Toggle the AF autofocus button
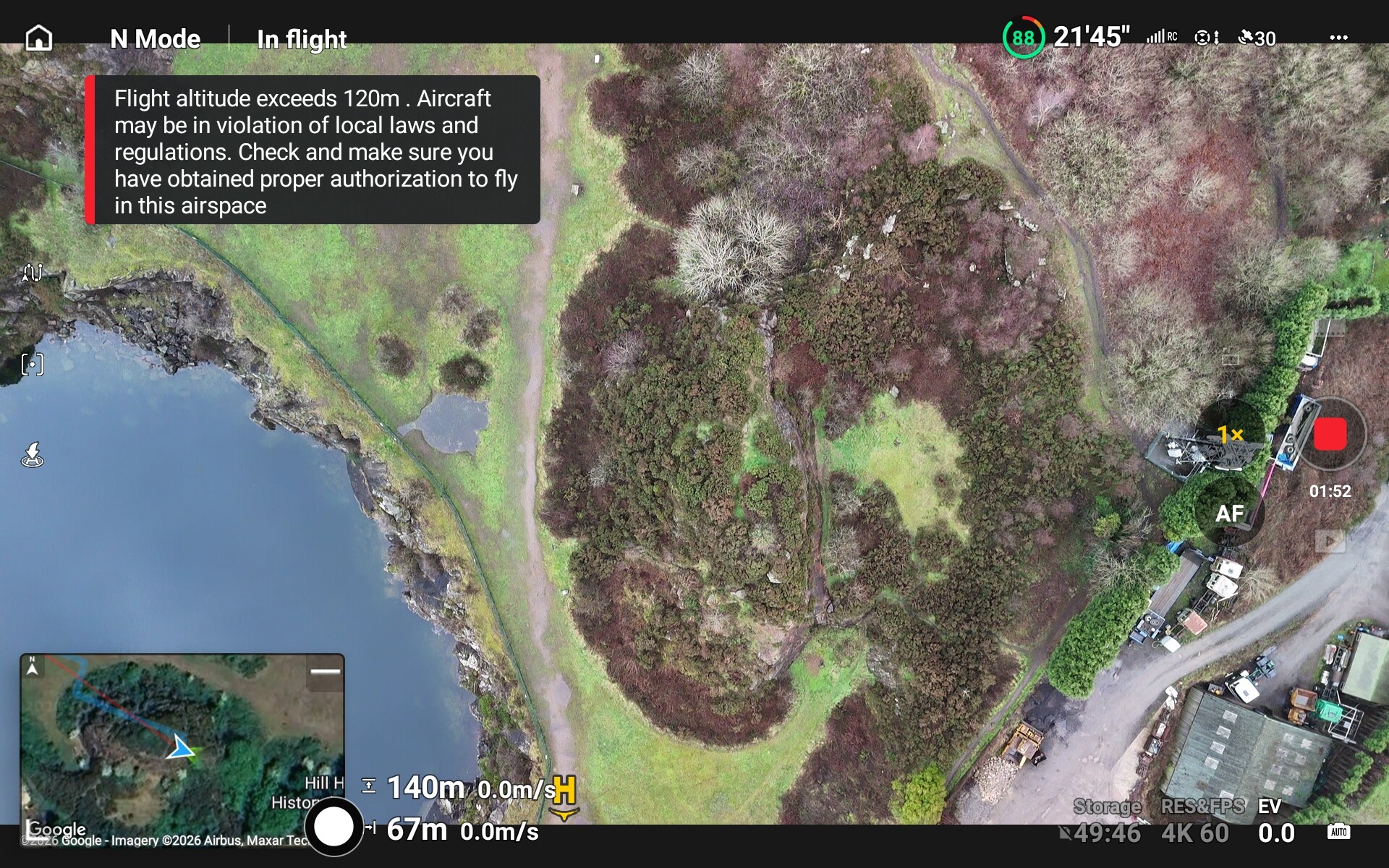The height and width of the screenshot is (868, 1389). pyautogui.click(x=1229, y=514)
